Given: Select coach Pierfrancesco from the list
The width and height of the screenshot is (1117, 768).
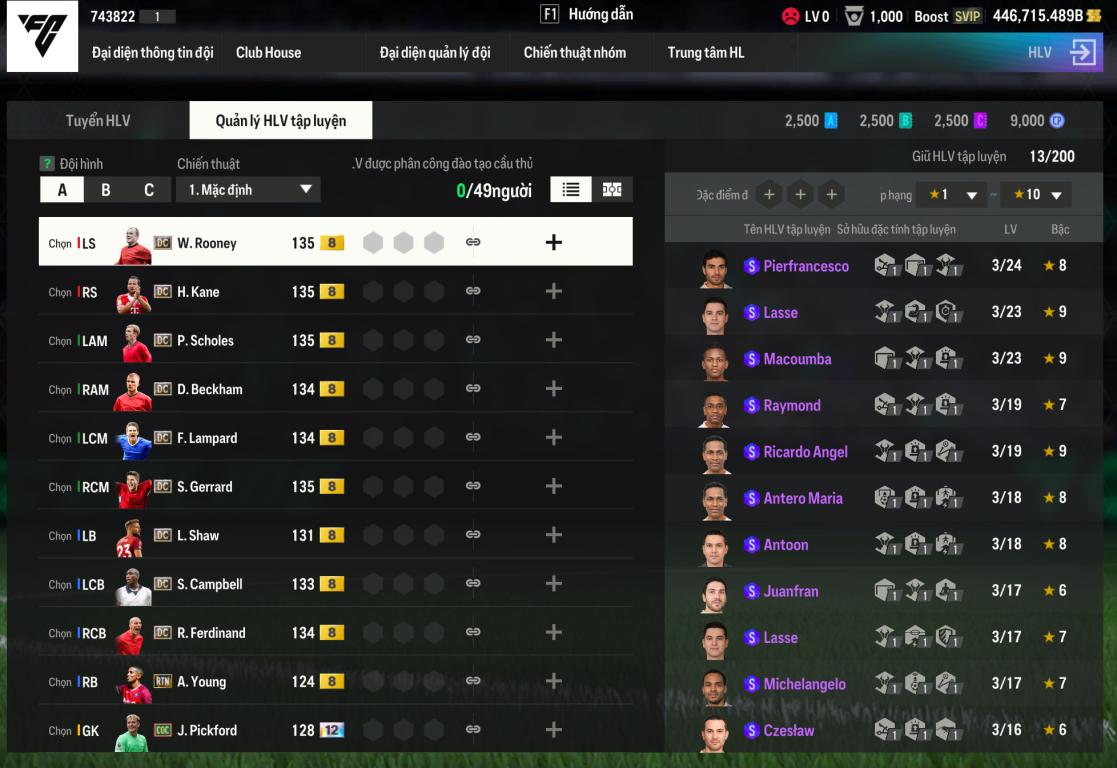Looking at the screenshot, I should point(805,266).
